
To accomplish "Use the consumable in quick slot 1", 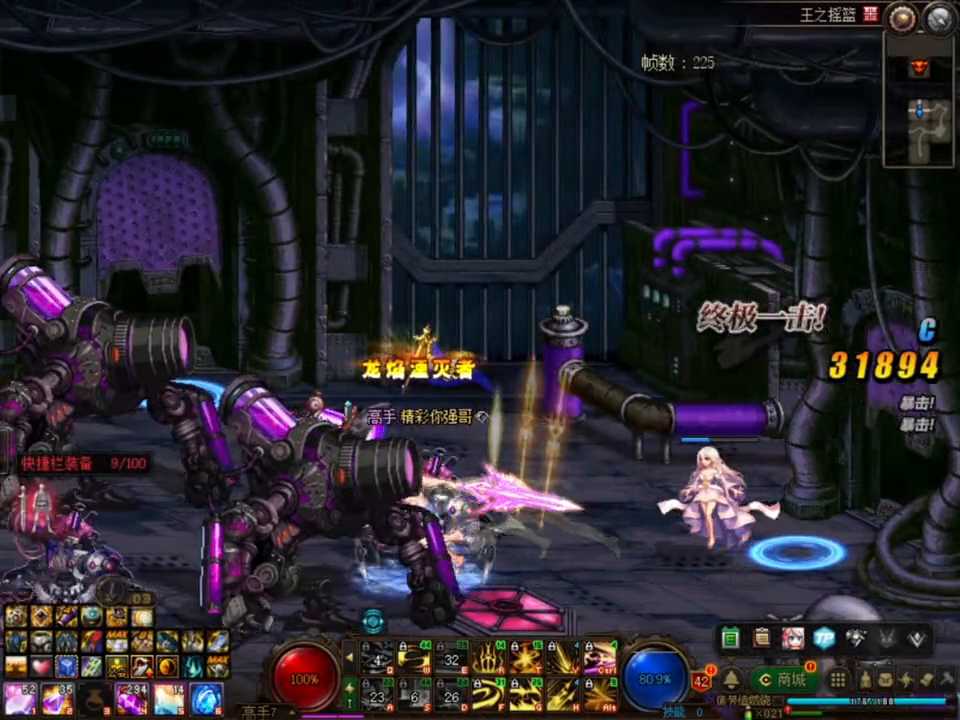I will (19, 697).
